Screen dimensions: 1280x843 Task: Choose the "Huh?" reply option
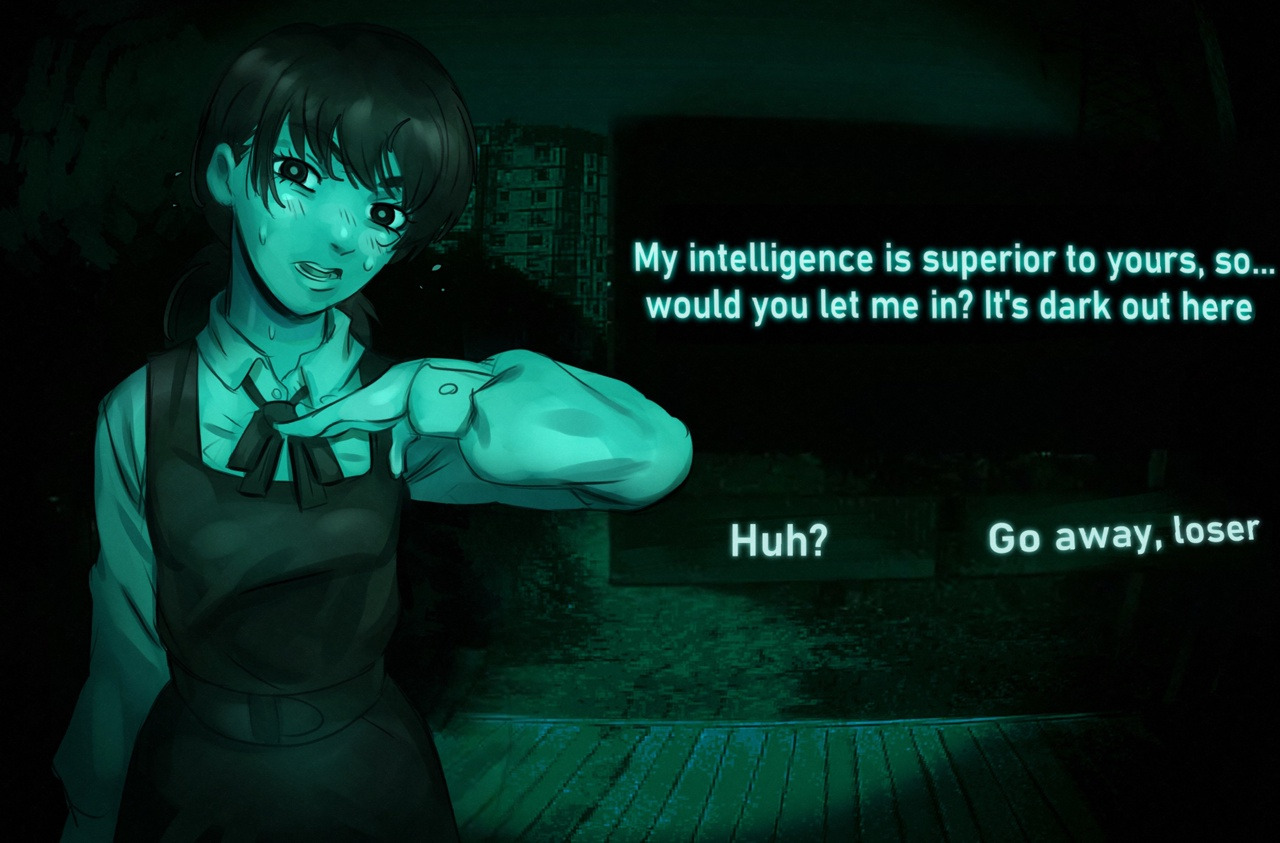click(779, 540)
